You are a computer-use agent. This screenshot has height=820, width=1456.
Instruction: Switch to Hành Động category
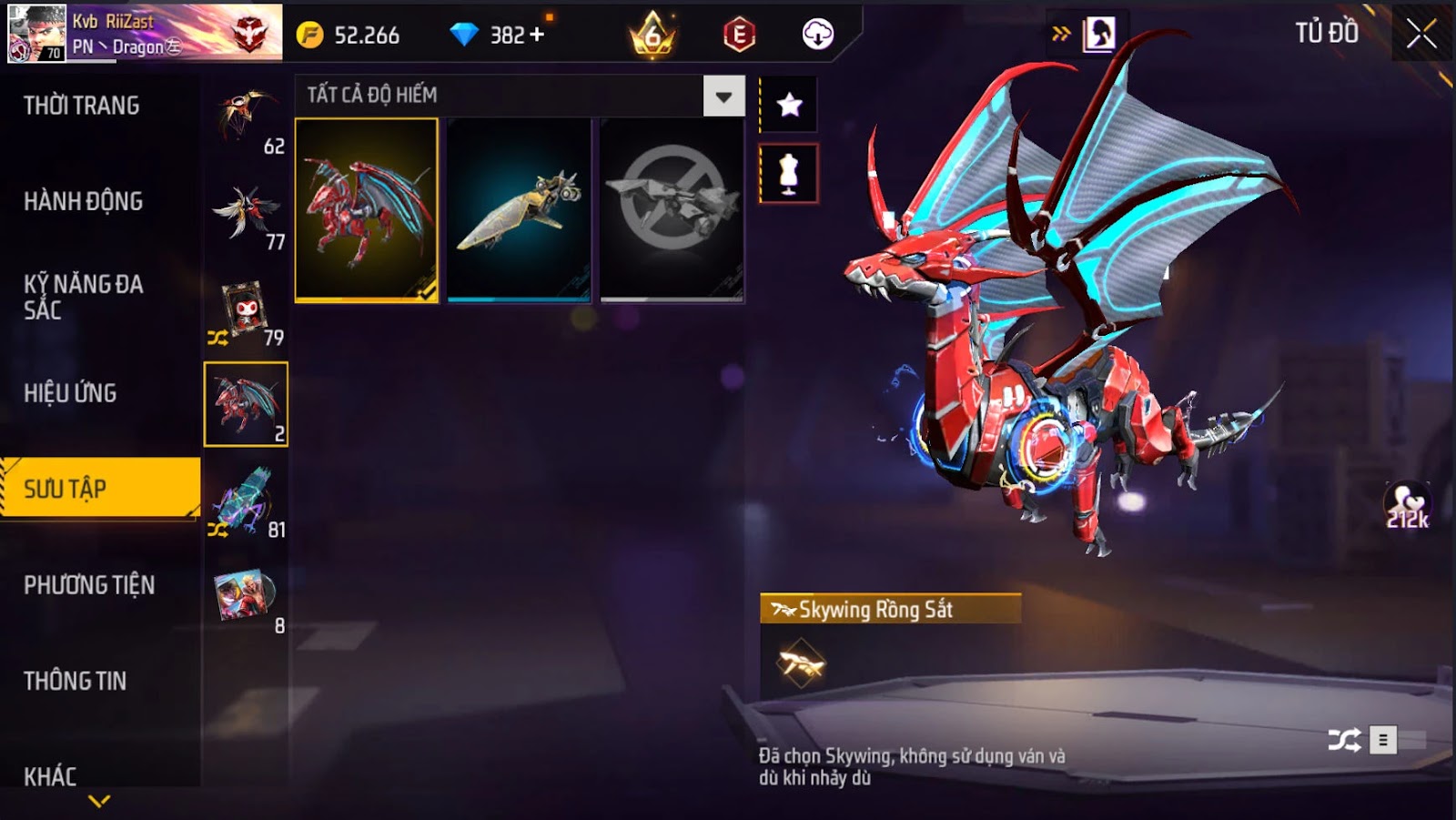coord(83,201)
